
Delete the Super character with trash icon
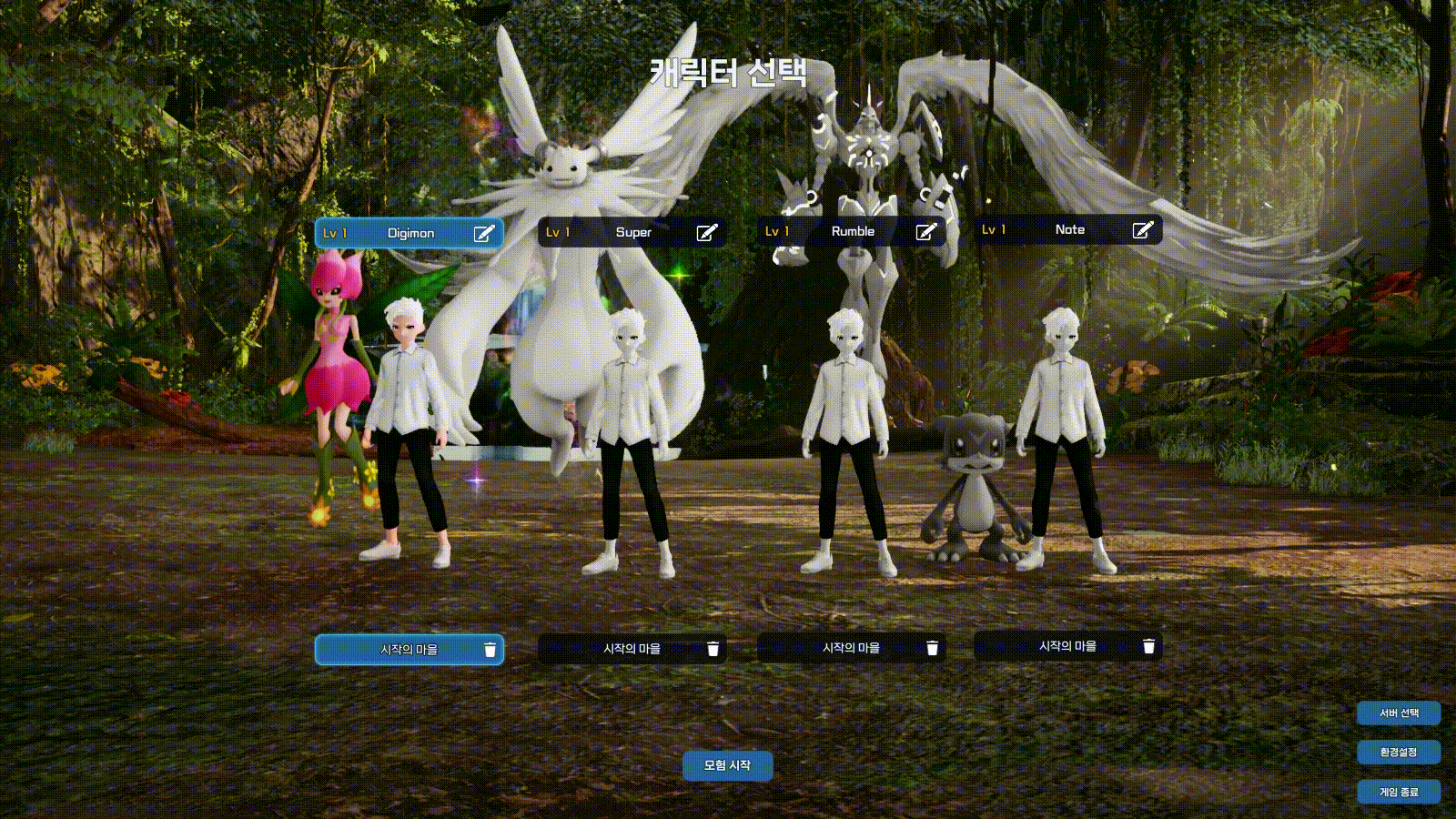pos(713,649)
